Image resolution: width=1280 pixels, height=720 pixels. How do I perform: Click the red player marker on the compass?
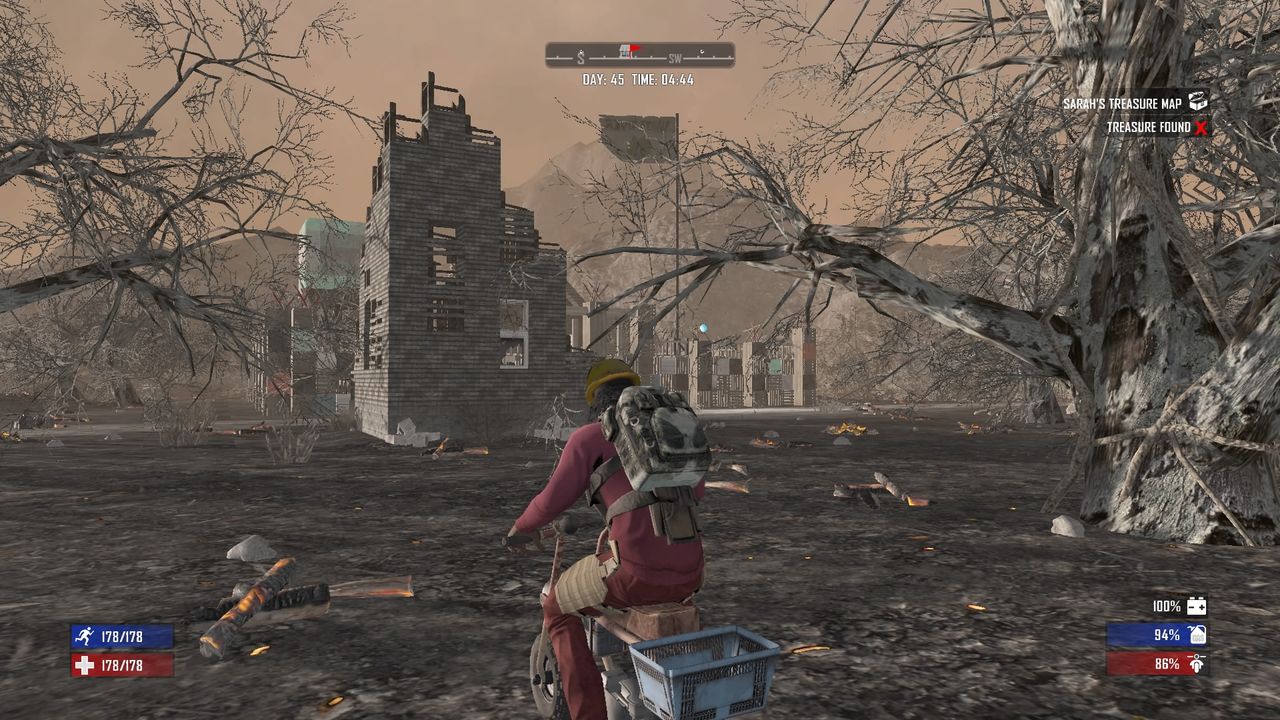[633, 46]
